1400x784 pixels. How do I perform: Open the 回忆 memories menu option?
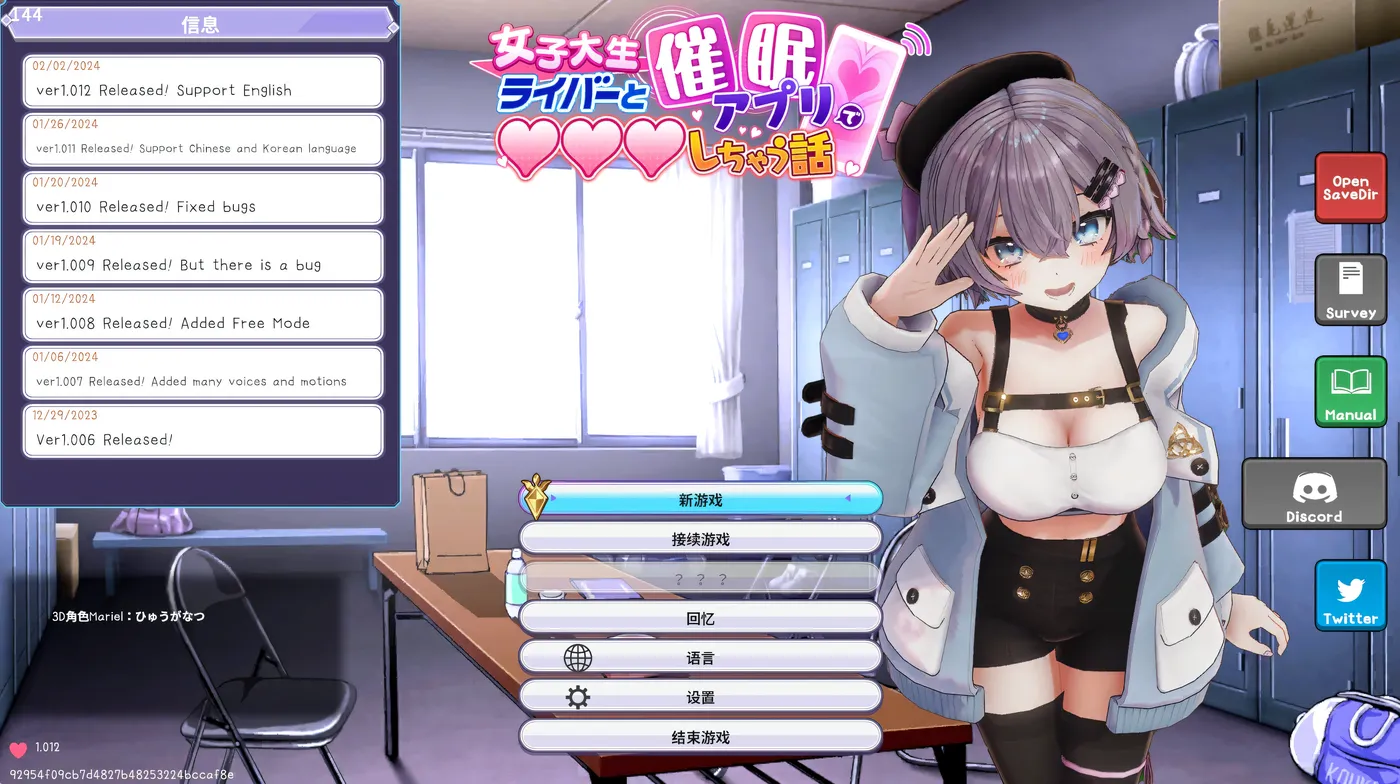pos(700,617)
